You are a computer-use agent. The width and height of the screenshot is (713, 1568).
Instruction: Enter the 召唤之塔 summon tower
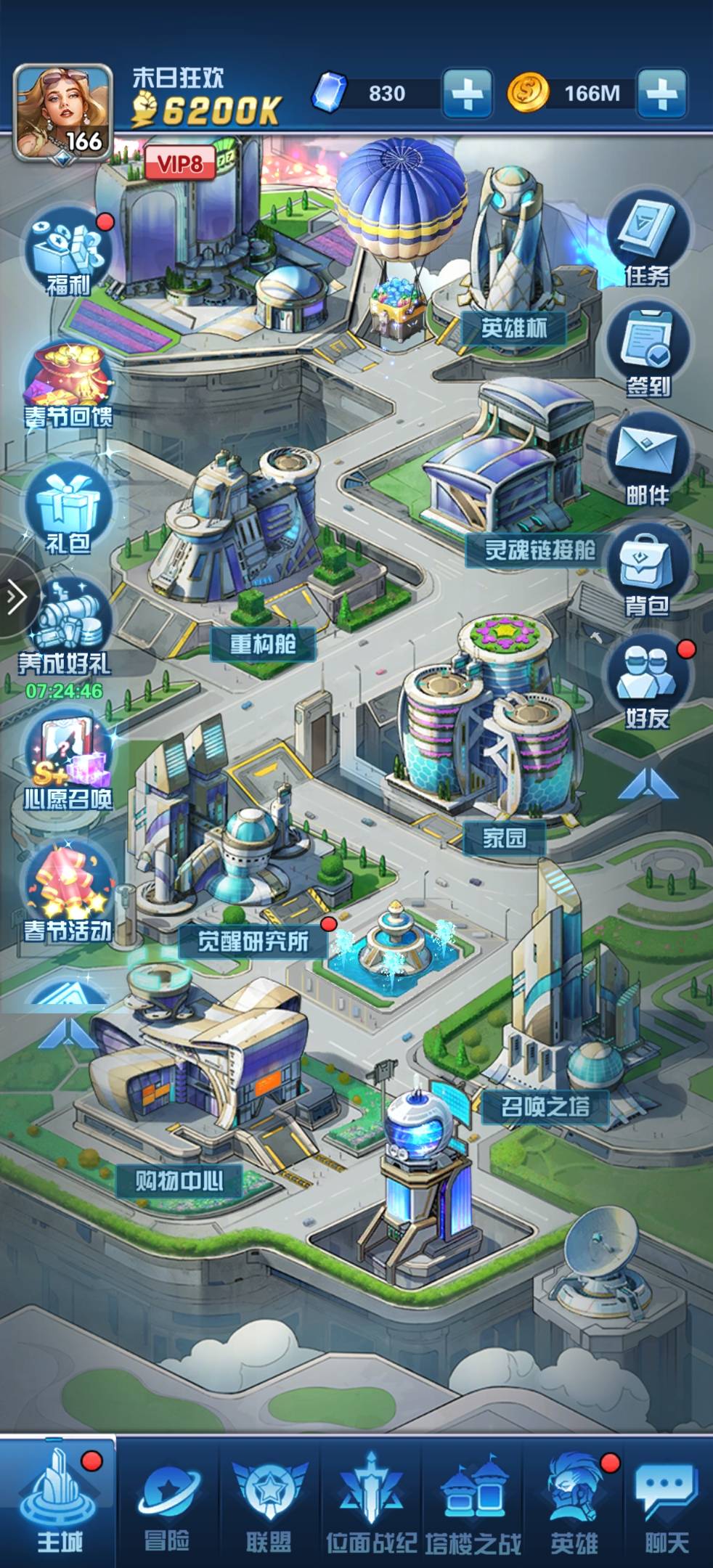(x=546, y=1106)
